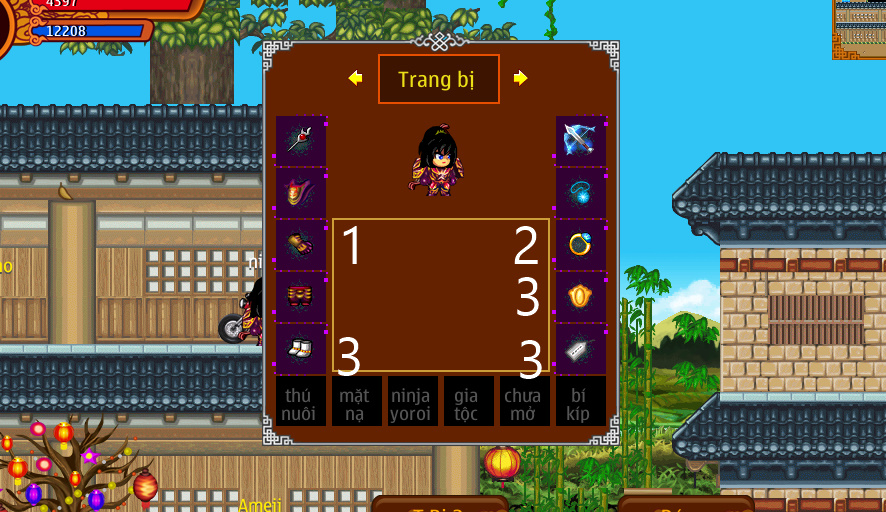The height and width of the screenshot is (512, 886).
Task: Go to the previous panel with left arrow
Action: (x=355, y=78)
